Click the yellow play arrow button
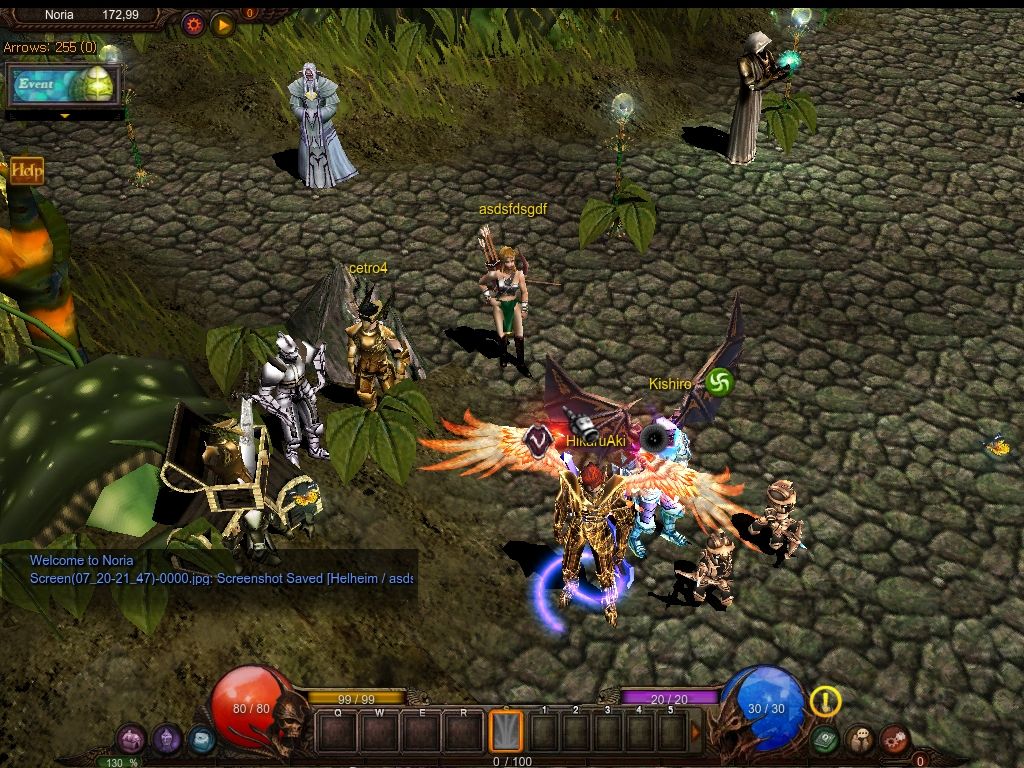This screenshot has height=768, width=1024. tap(222, 24)
